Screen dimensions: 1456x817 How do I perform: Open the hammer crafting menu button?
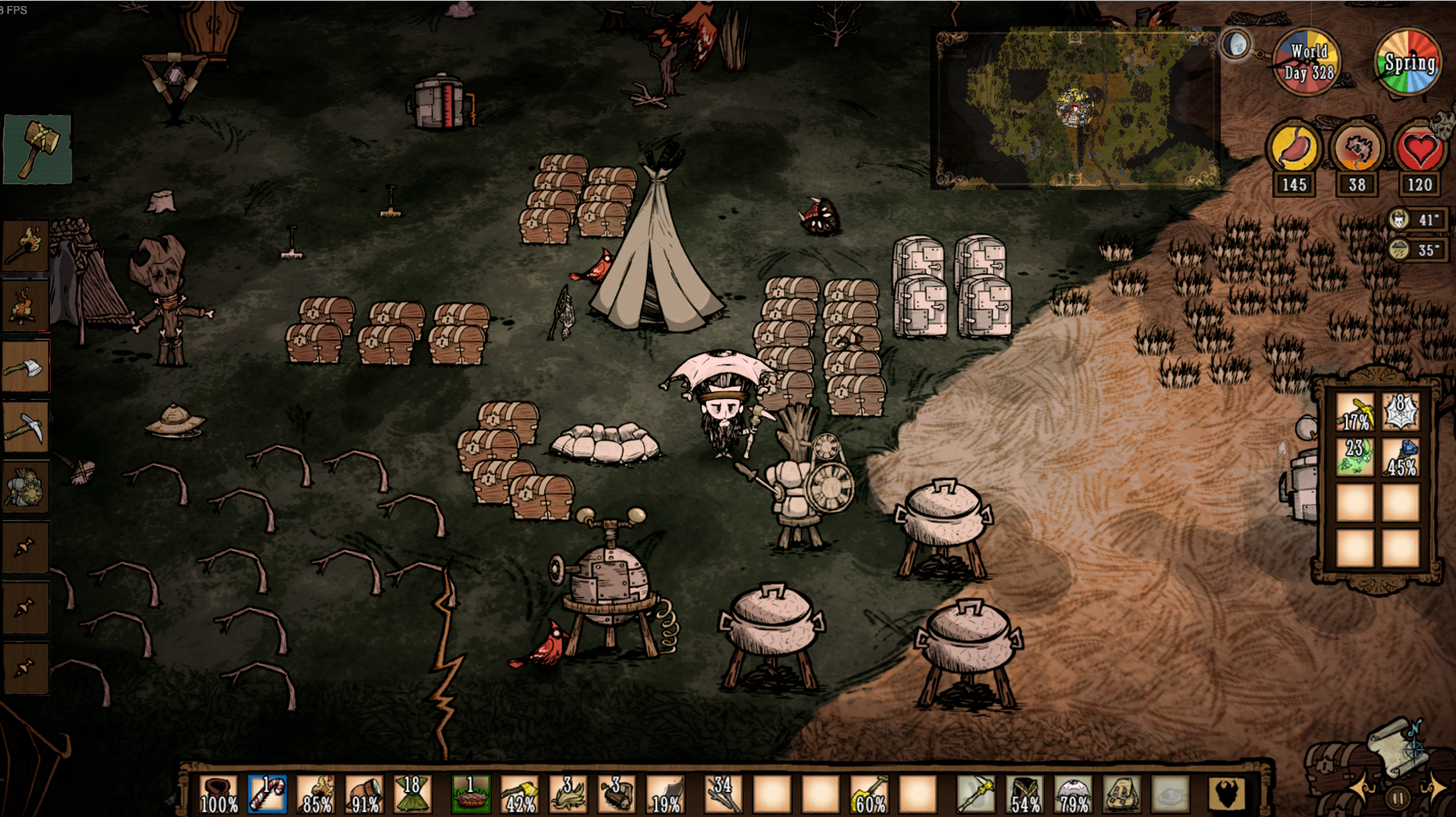point(36,149)
